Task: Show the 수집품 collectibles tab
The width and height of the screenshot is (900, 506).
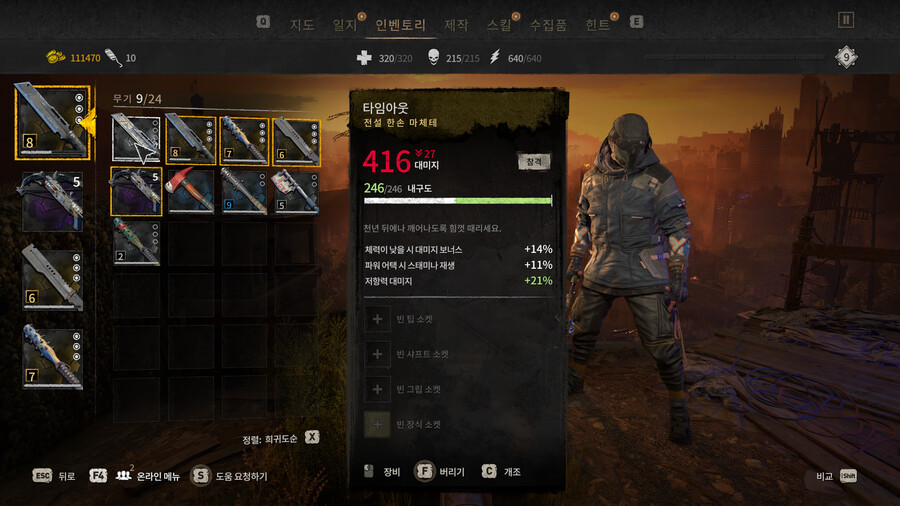Action: pos(548,24)
